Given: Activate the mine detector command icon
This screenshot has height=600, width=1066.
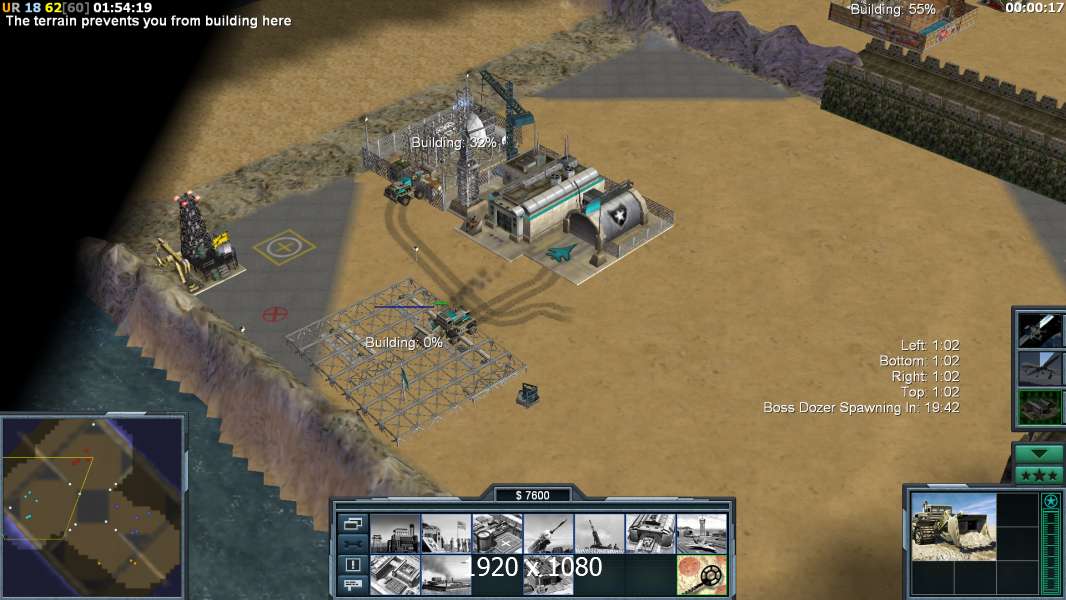Looking at the screenshot, I should click(701, 575).
